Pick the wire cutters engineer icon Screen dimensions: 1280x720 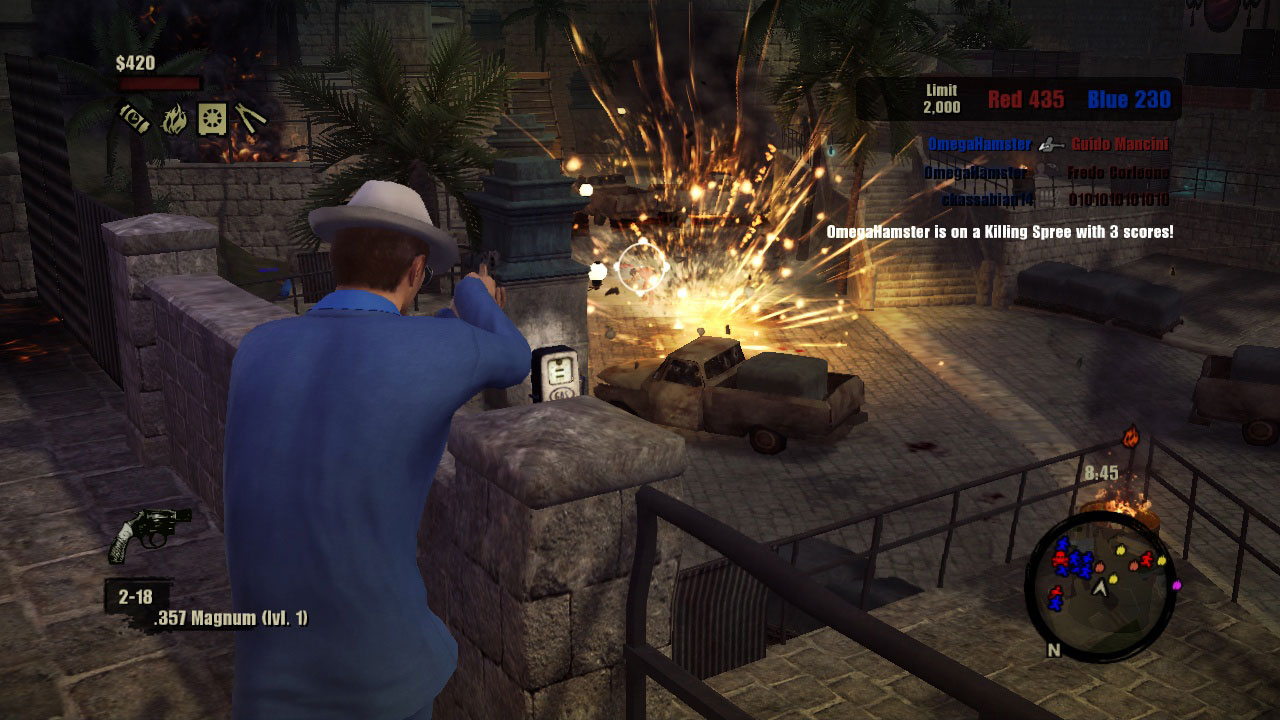(x=250, y=119)
